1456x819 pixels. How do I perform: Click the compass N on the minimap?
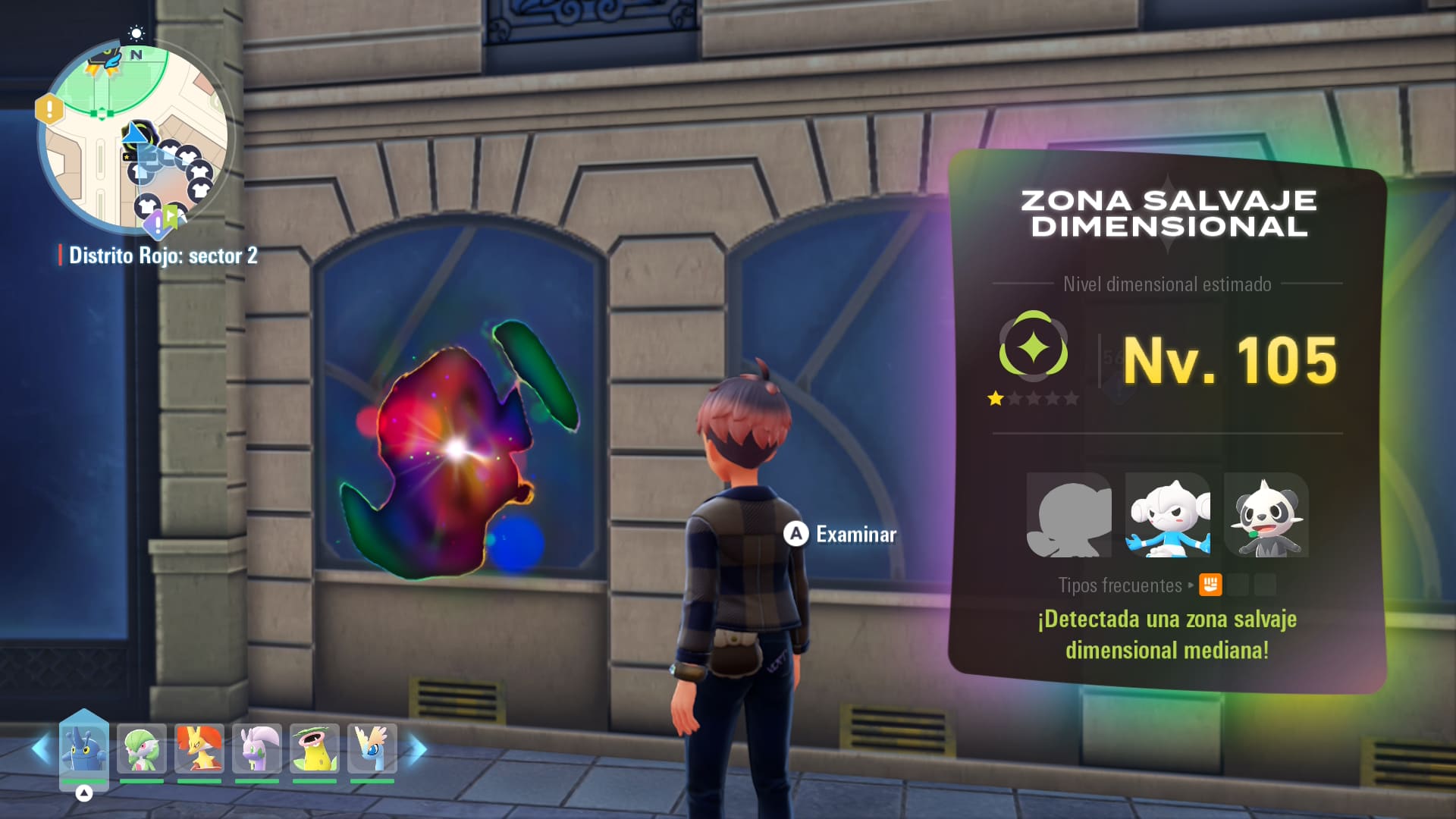(x=136, y=54)
